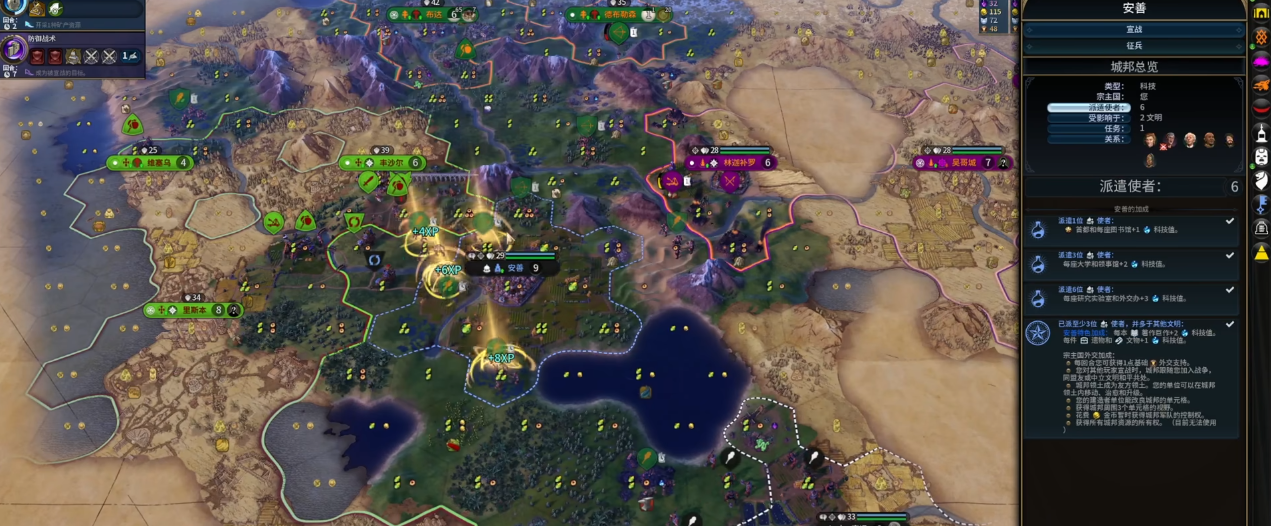The width and height of the screenshot is (1271, 526).
Task: Click the 征兵 levy military button
Action: coord(1133,46)
